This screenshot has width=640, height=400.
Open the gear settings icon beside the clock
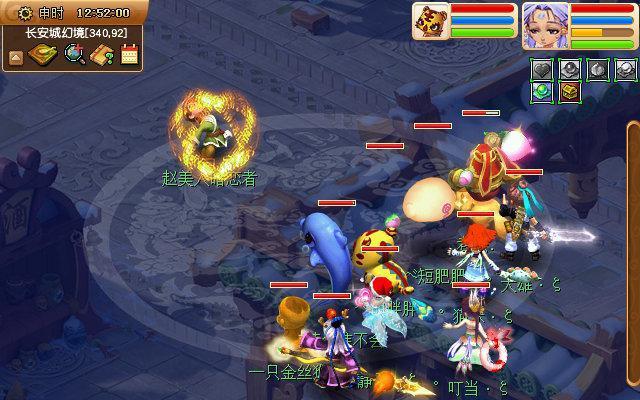[x=25, y=12]
